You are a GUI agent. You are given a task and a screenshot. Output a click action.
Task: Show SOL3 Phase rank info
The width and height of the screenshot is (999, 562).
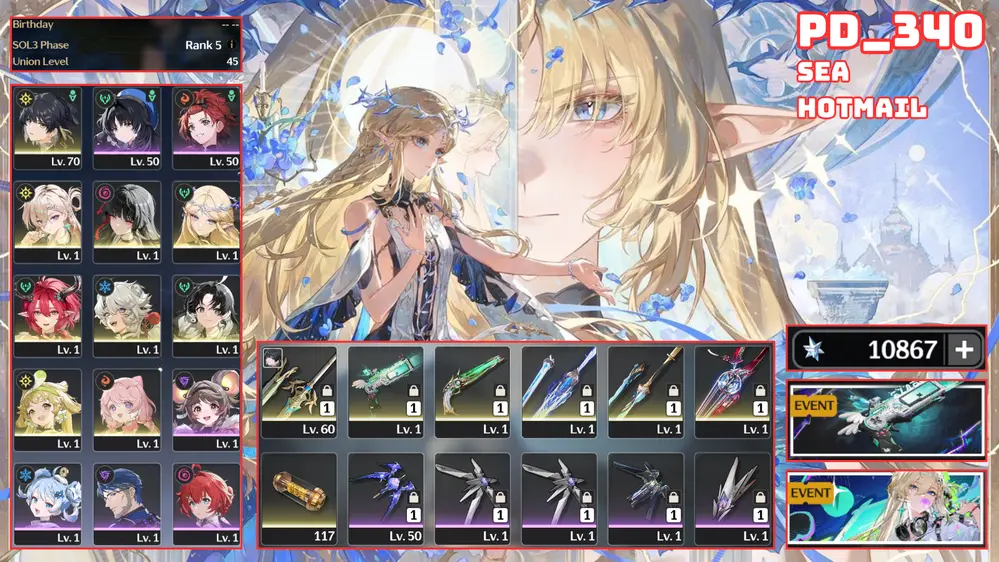(x=232, y=45)
